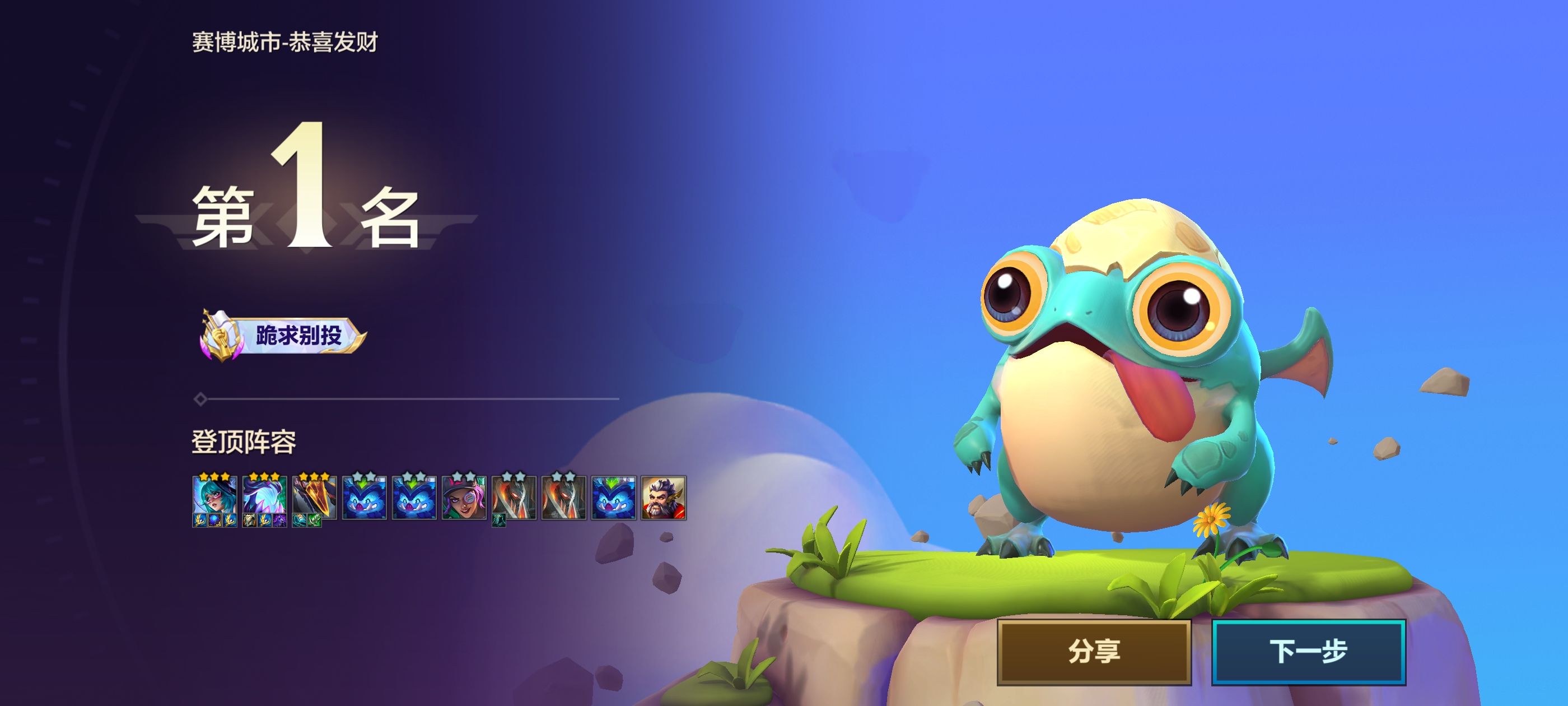Image resolution: width=1568 pixels, height=706 pixels.
Task: Tap the 分享 share button
Action: coord(1093,652)
